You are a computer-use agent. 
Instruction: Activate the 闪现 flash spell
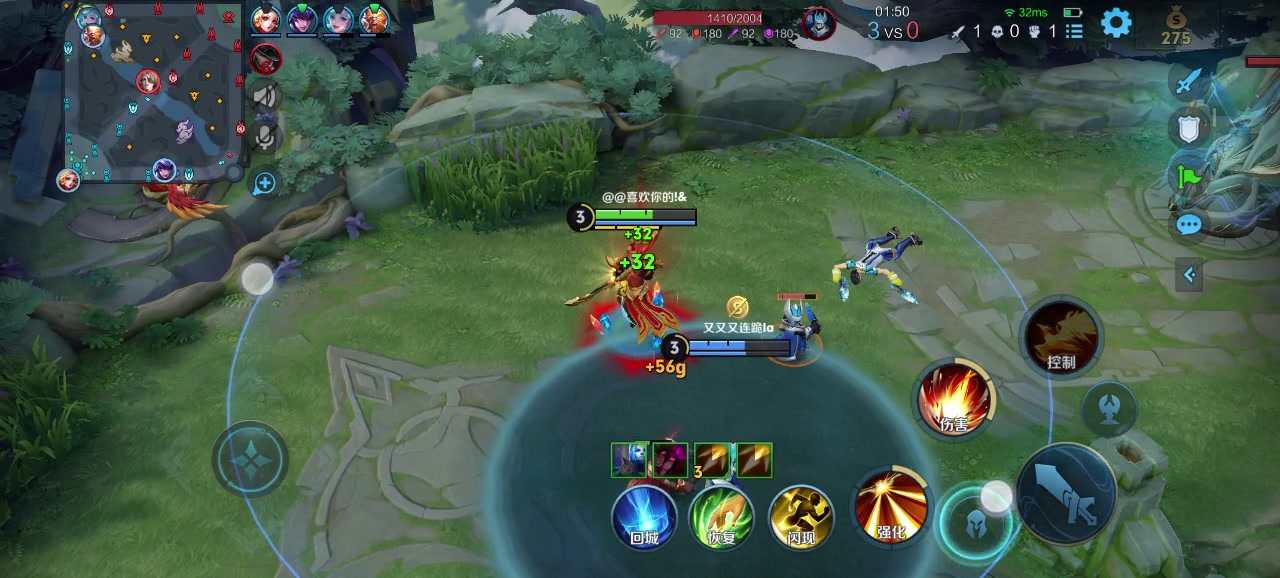801,517
